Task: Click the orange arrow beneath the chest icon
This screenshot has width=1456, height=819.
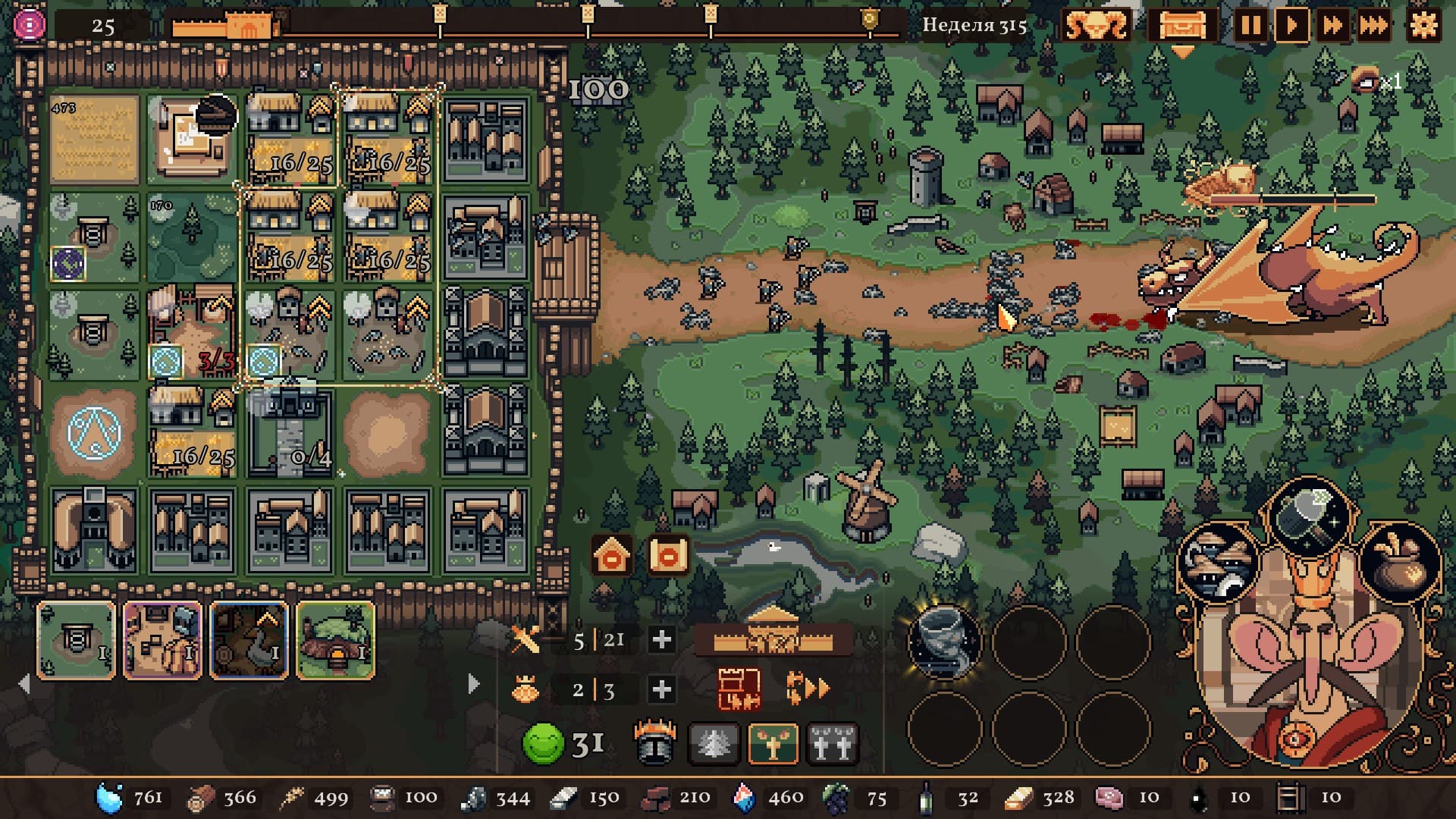Action: (x=1181, y=50)
